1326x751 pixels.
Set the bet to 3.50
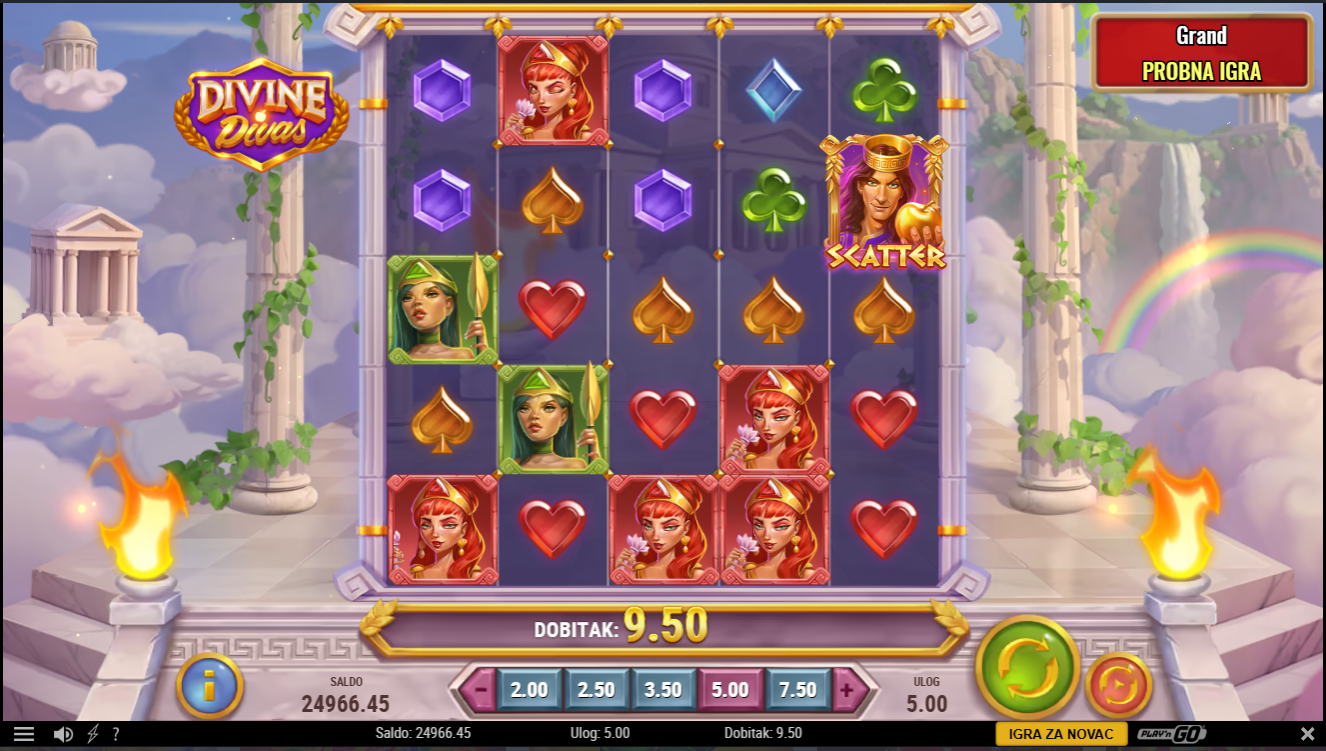point(663,690)
